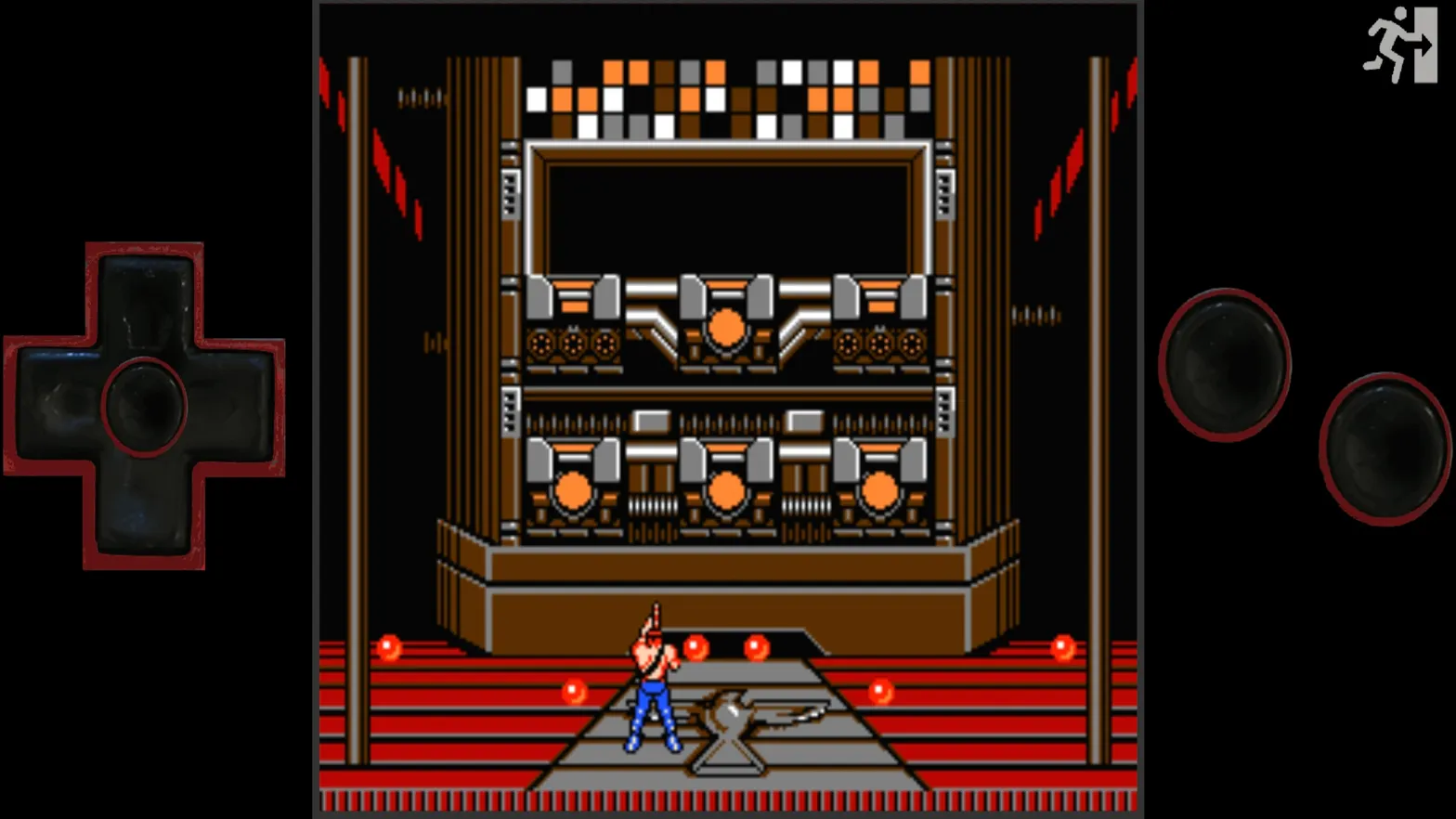Image resolution: width=1456 pixels, height=819 pixels.
Task: Click the dark viewscreen panel on the boss
Action: coord(726,206)
